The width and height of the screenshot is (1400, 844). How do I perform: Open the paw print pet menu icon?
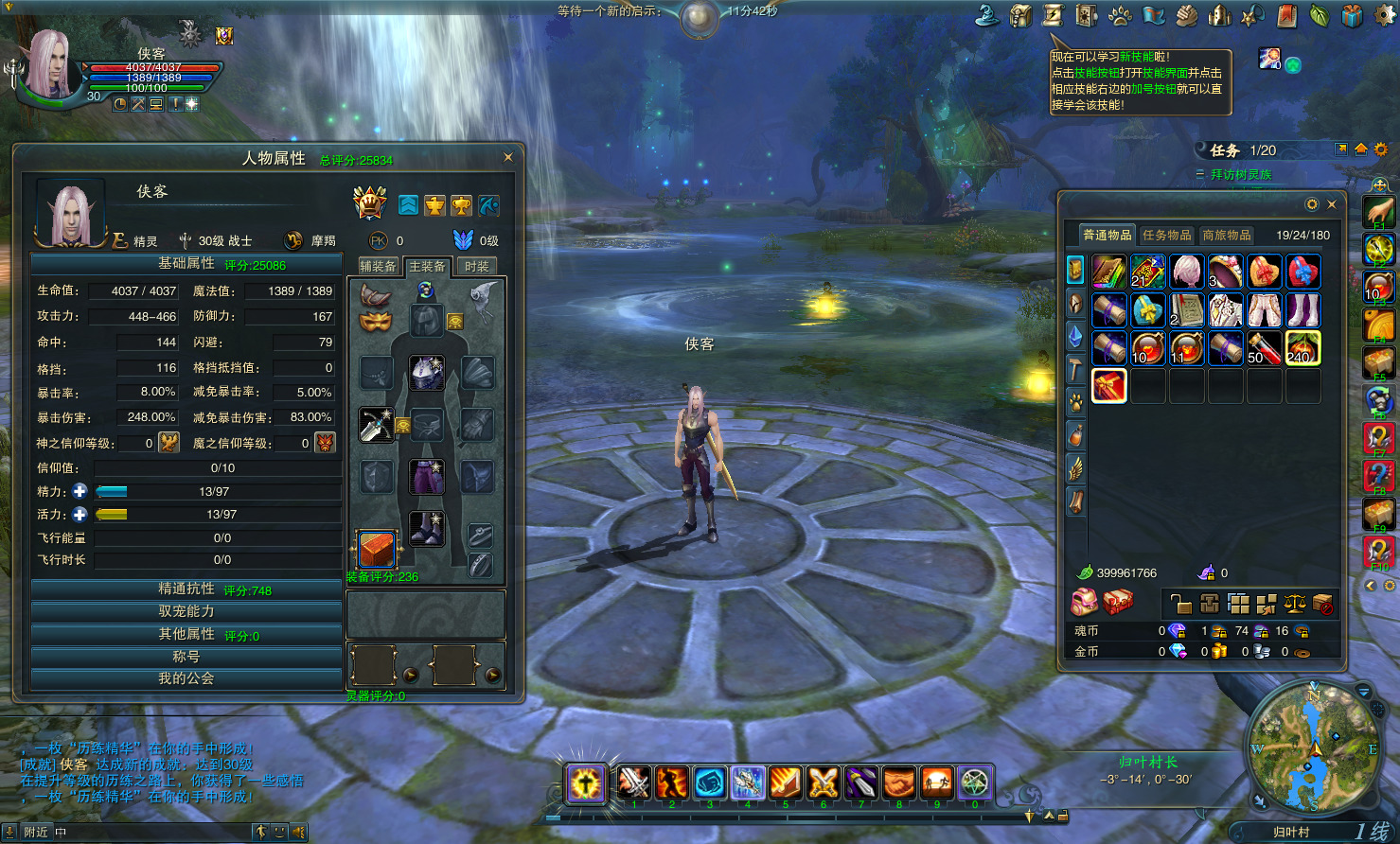1121,15
